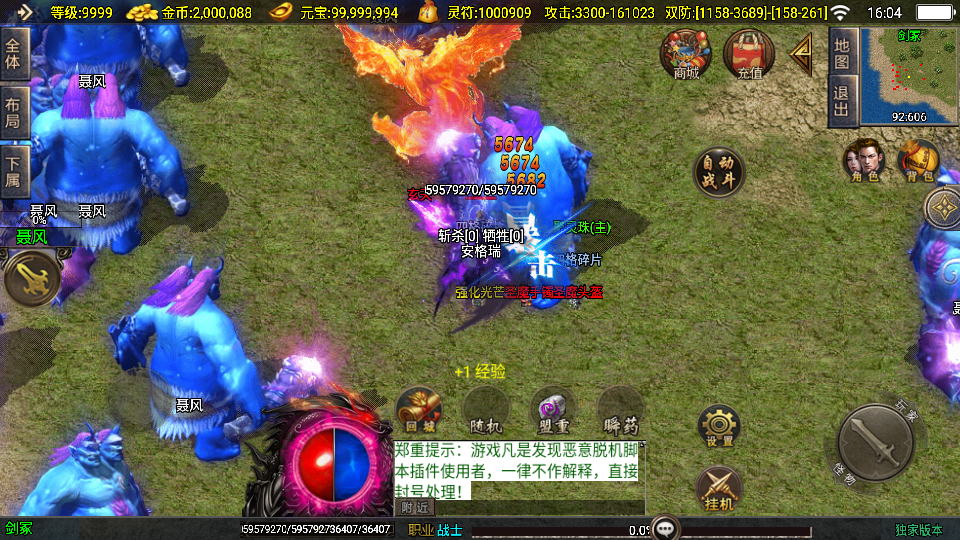This screenshot has width=960, height=540.
Task: Click the 退出 exit button
Action: pos(842,101)
